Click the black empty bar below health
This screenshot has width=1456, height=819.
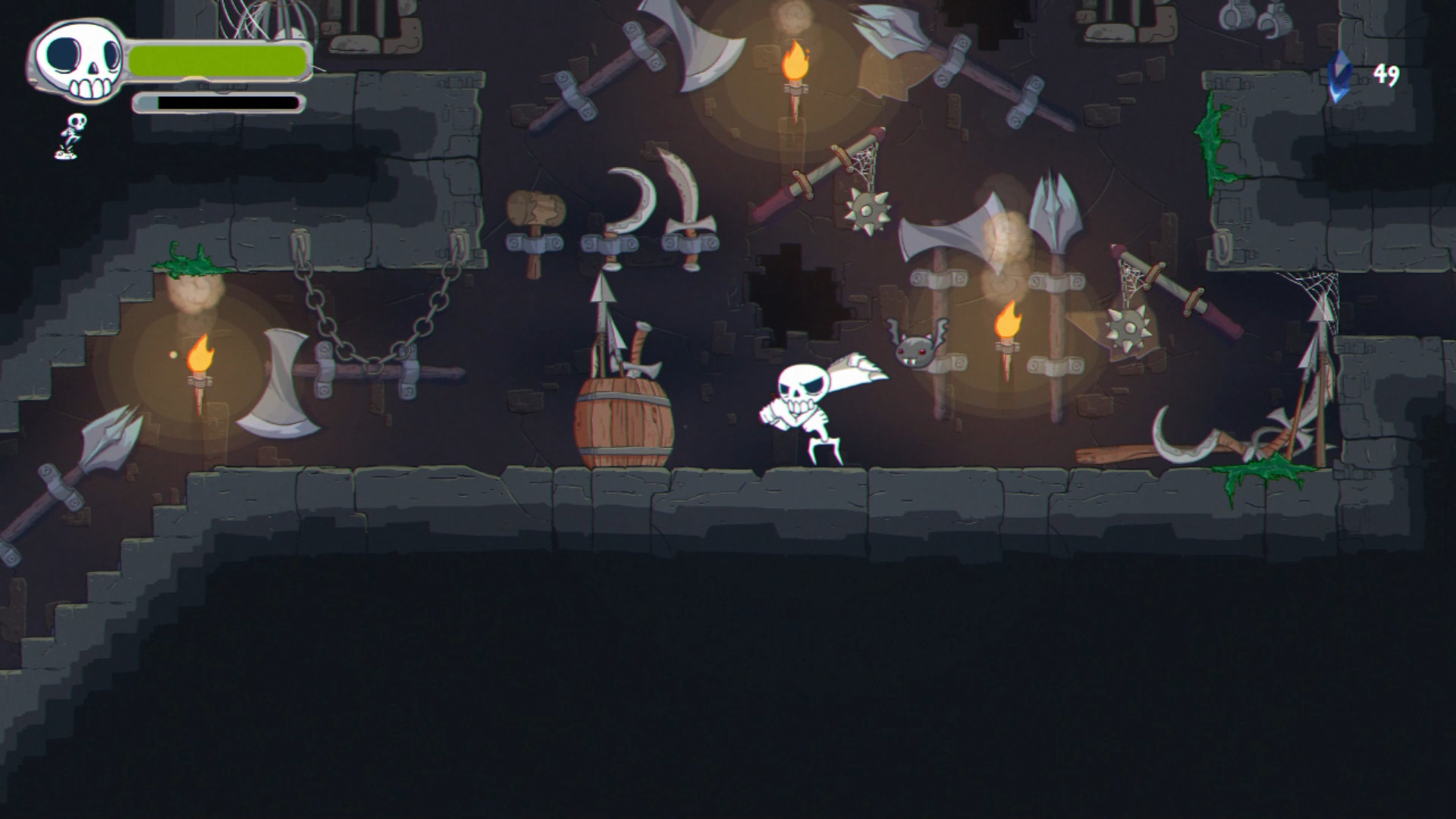(220, 101)
